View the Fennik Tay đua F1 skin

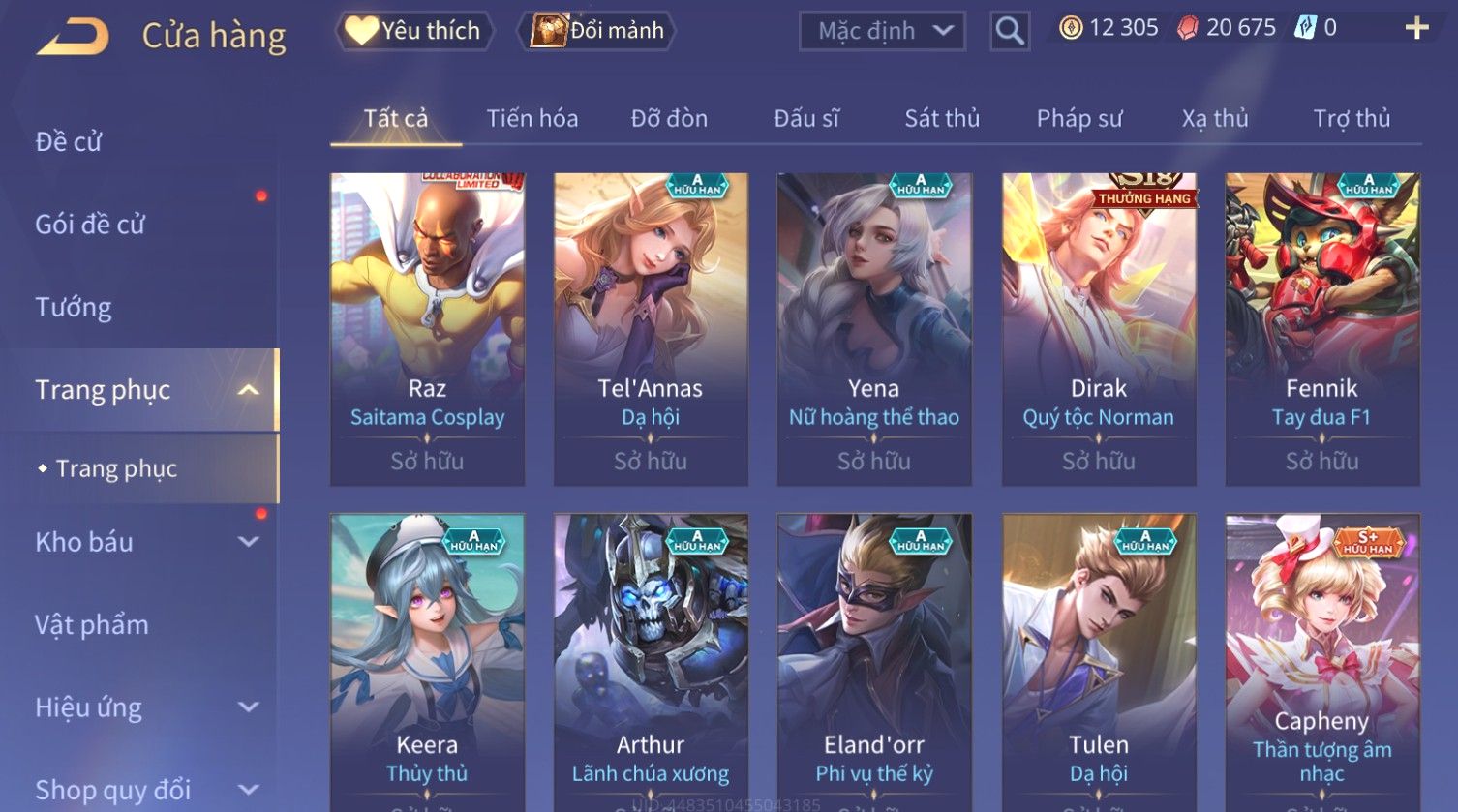[x=1321, y=329]
